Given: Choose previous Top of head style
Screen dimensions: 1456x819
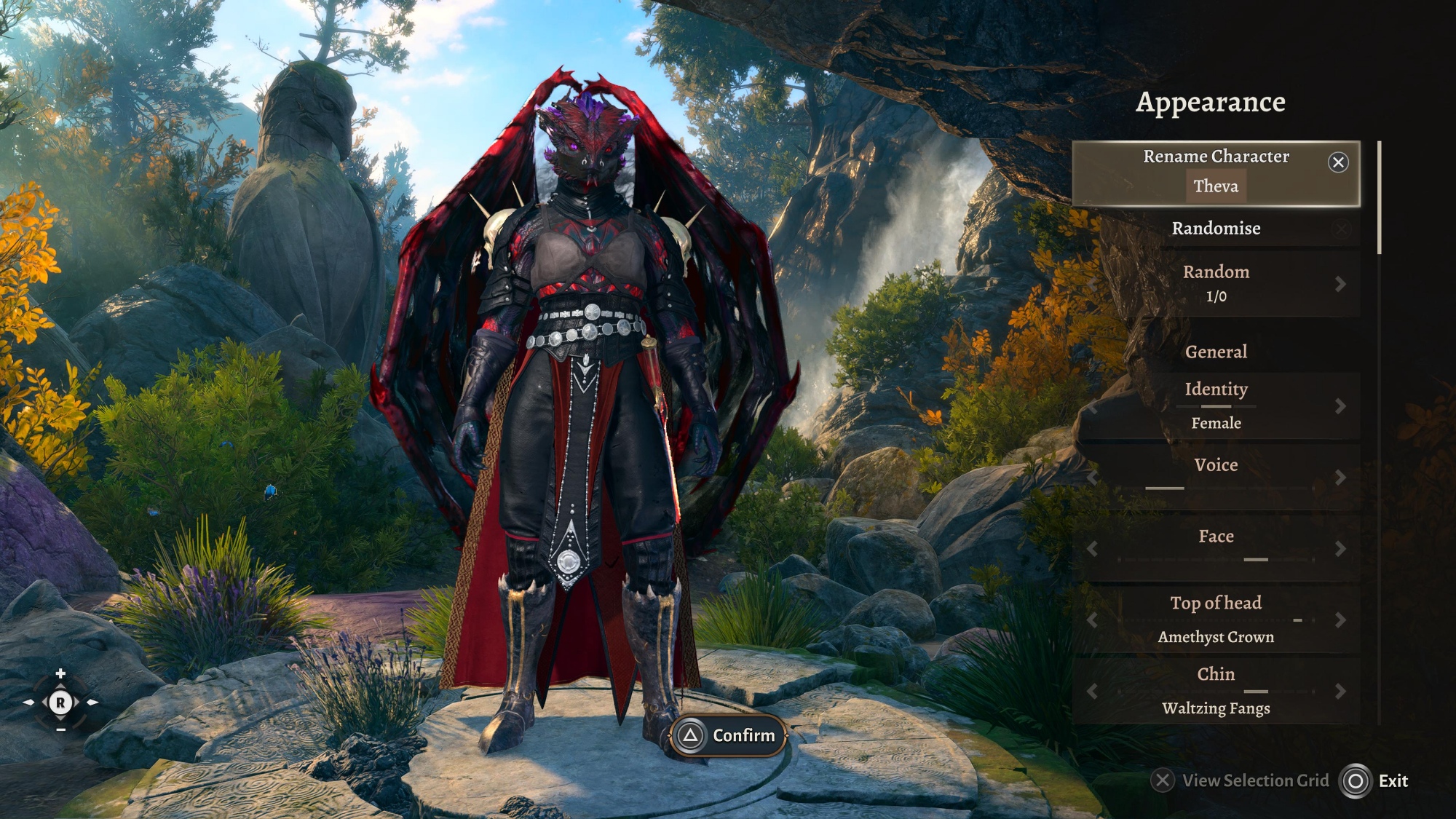Looking at the screenshot, I should pos(1092,620).
